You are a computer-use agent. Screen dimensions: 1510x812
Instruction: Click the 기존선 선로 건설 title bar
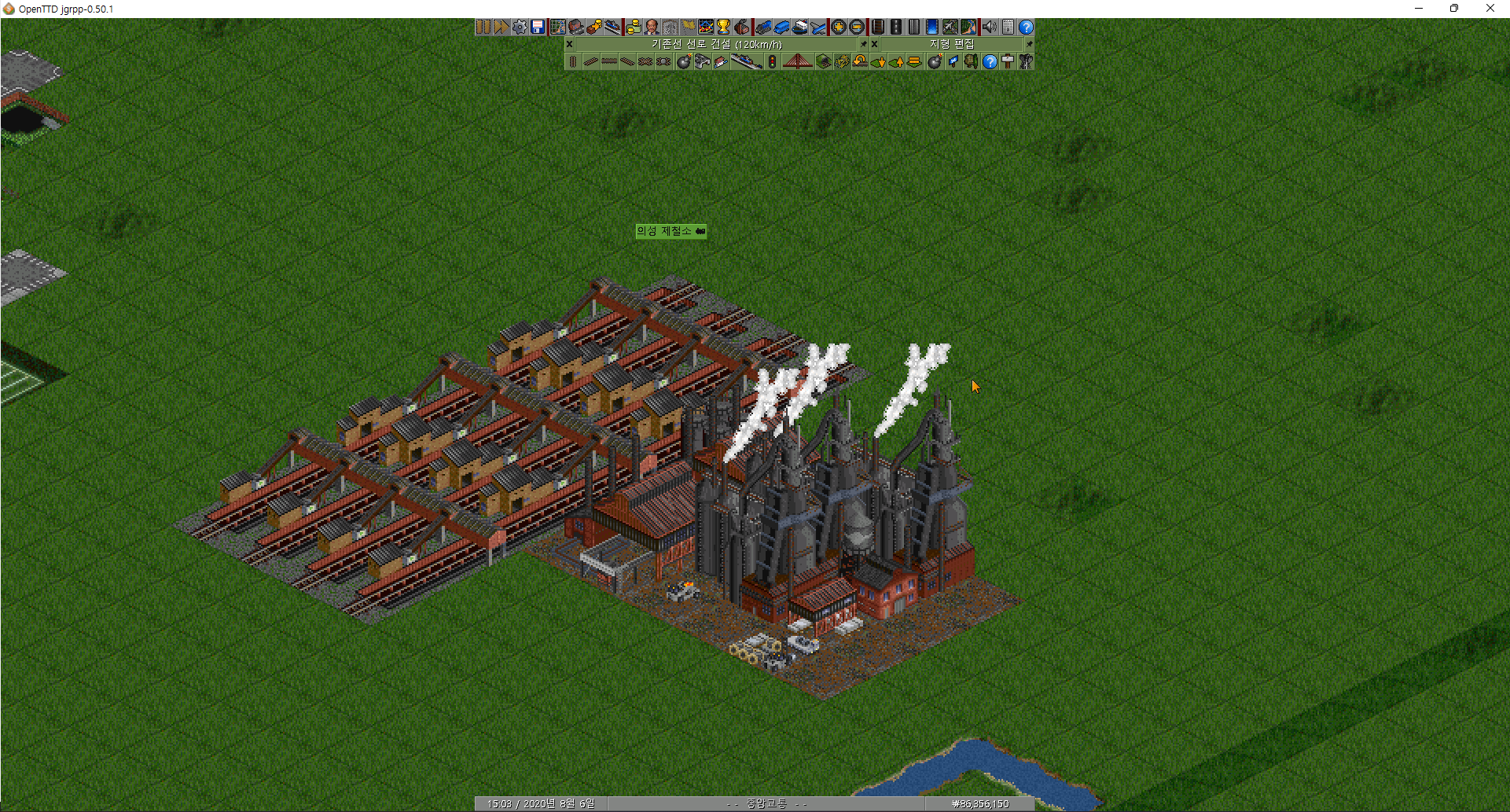(x=715, y=44)
